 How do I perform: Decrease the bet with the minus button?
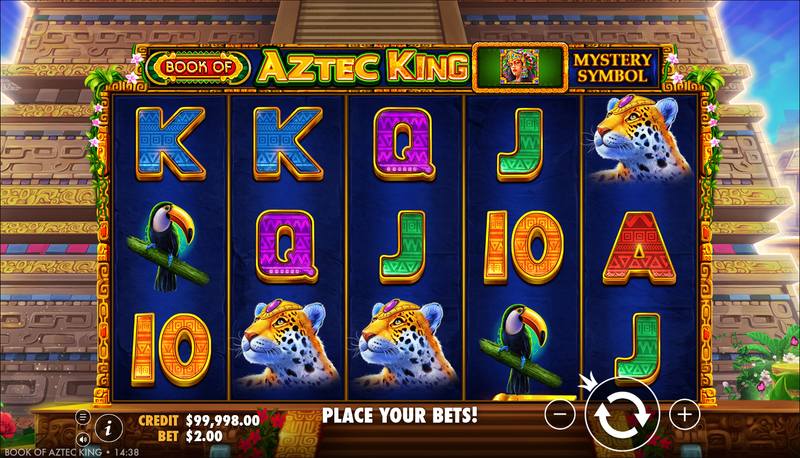(x=562, y=413)
